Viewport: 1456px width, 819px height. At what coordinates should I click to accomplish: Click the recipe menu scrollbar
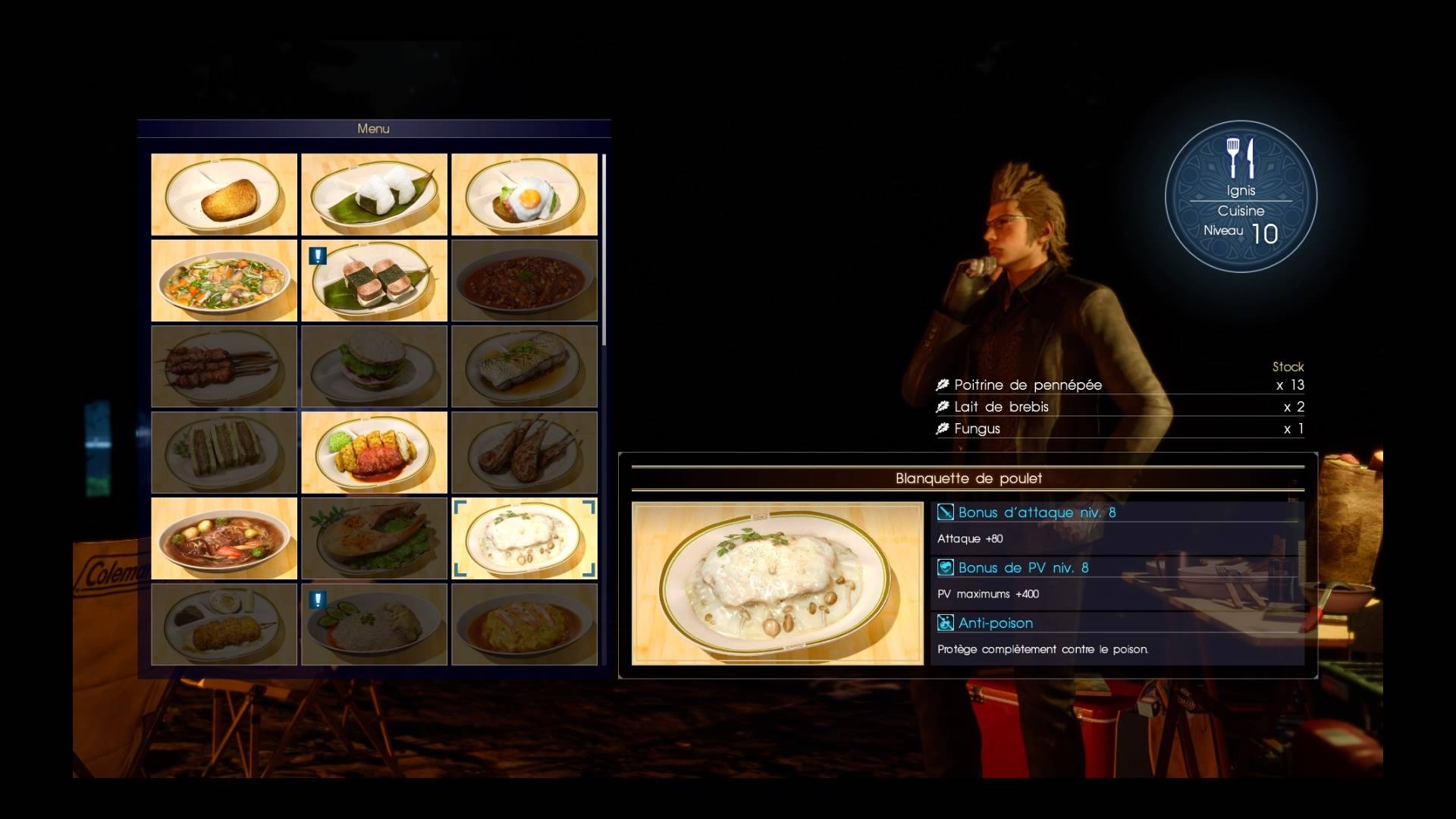(604, 250)
